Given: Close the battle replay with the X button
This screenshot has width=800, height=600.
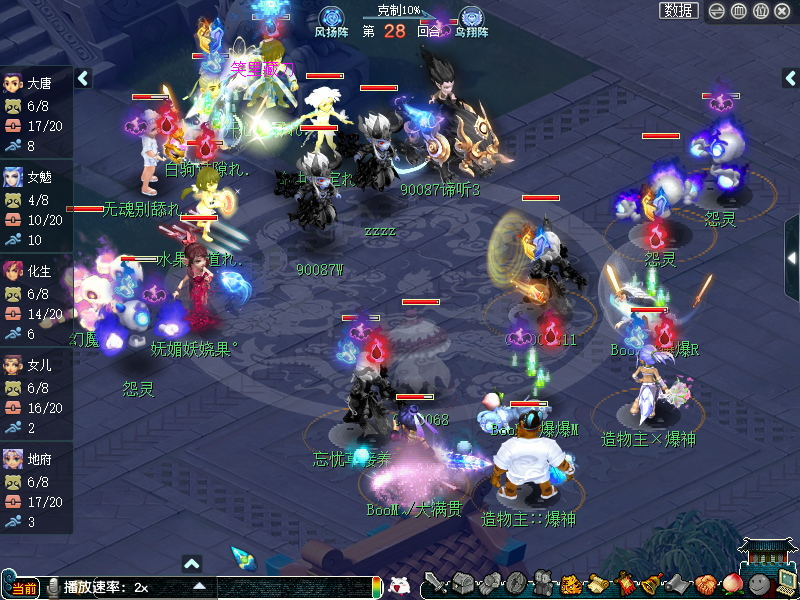Looking at the screenshot, I should 783,11.
